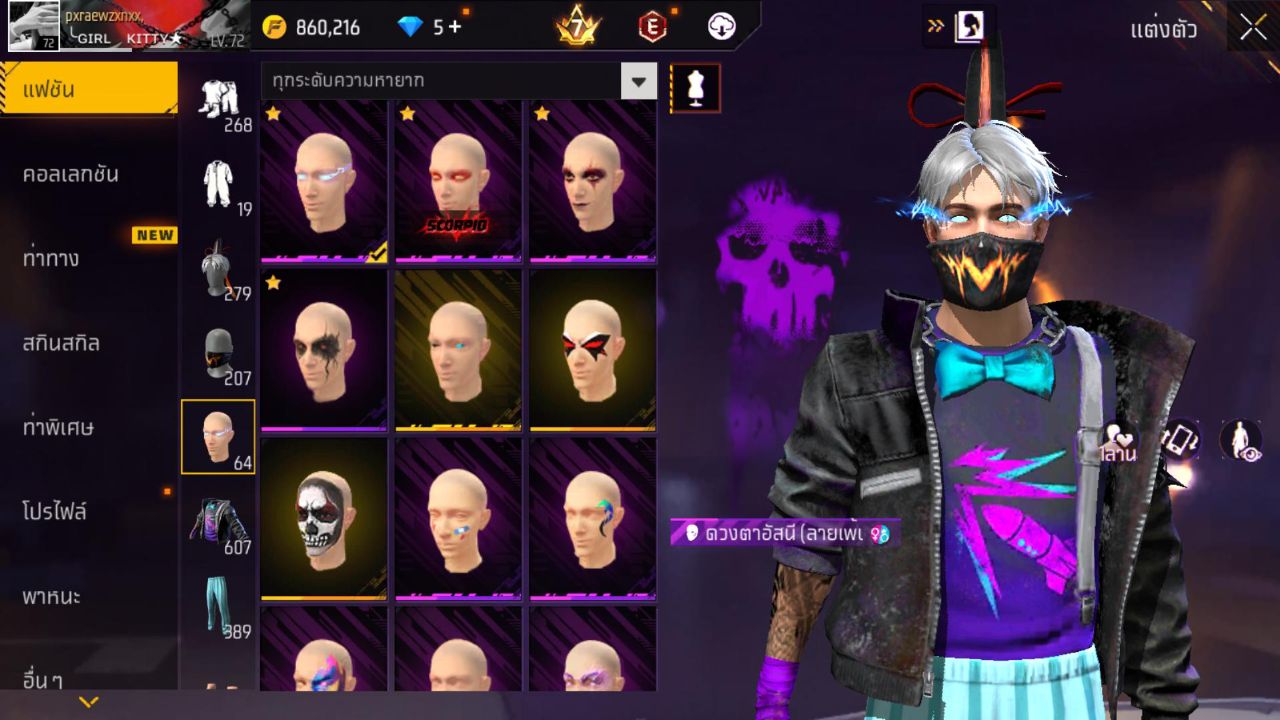1280x720 pixels.
Task: Open the jacket category with 607 items
Action: [219, 520]
